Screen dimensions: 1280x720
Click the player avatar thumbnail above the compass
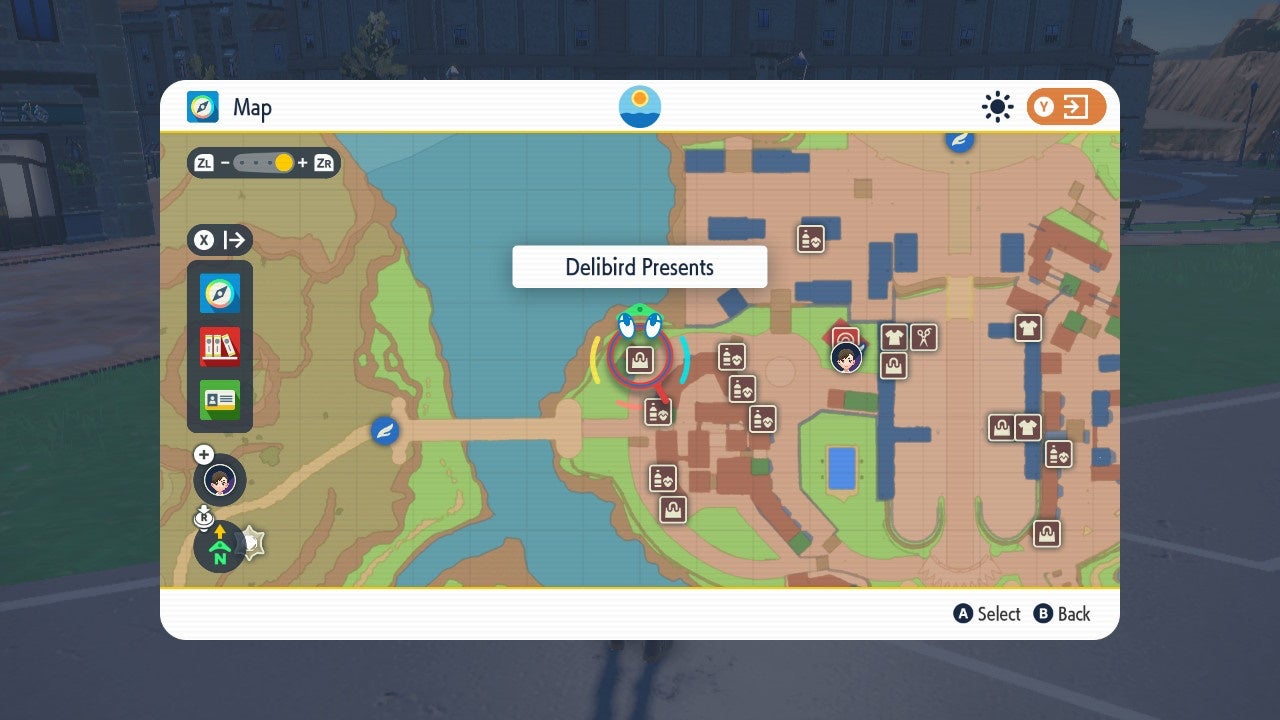(218, 480)
